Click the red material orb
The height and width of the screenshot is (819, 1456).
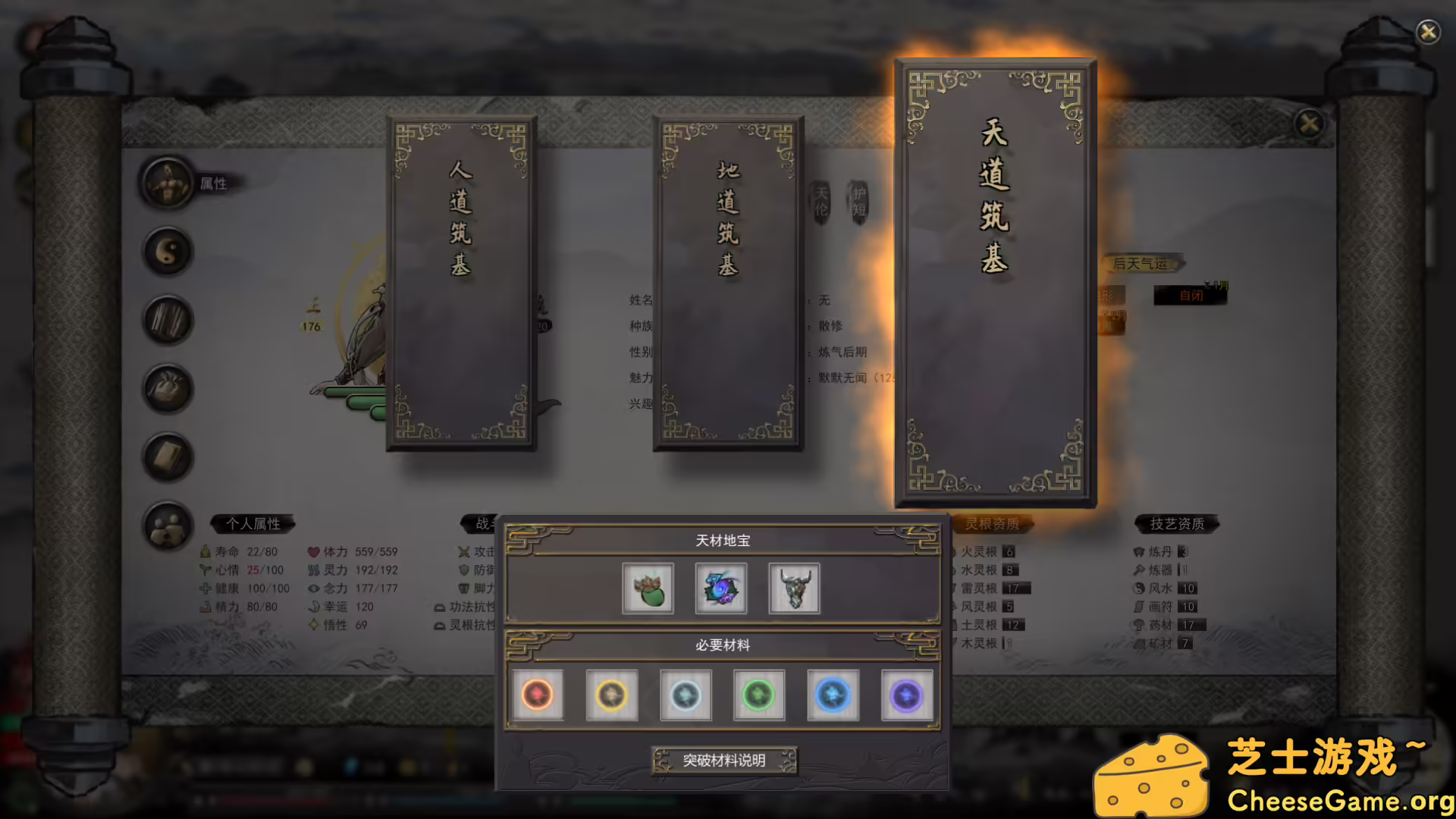[538, 694]
